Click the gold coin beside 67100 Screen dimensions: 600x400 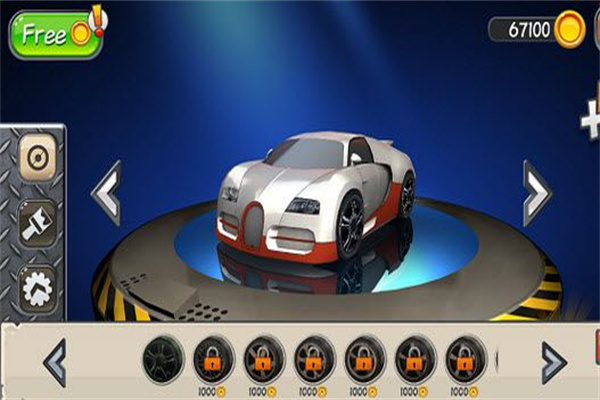[x=569, y=29]
